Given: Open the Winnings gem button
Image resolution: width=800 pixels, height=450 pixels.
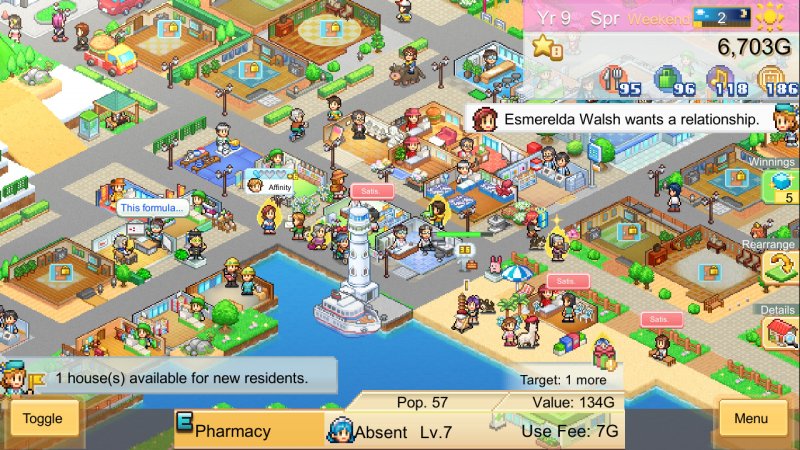Looking at the screenshot, I should point(780,187).
